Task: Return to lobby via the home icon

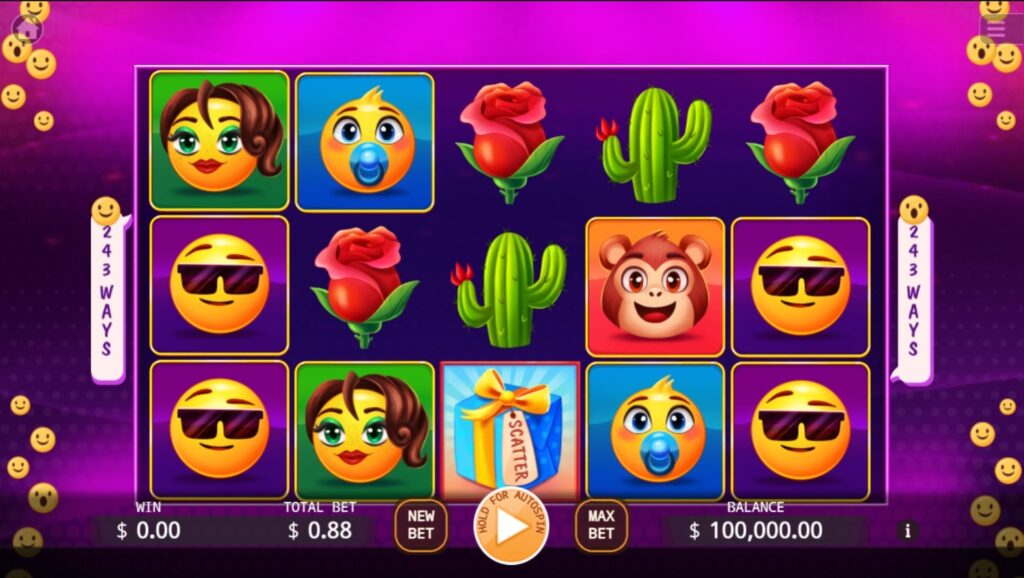Action: coord(27,29)
